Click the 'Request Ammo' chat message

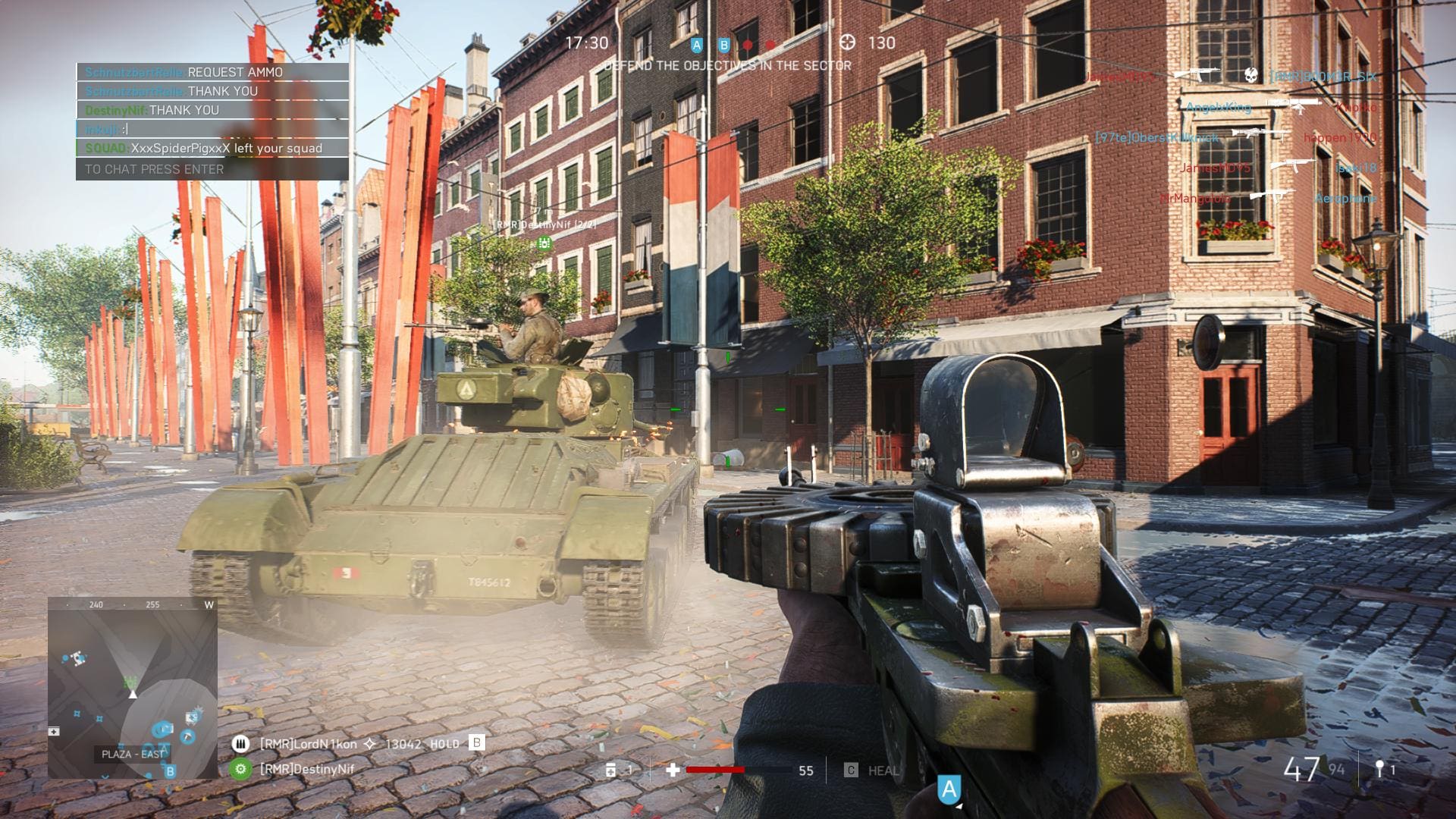[212, 72]
